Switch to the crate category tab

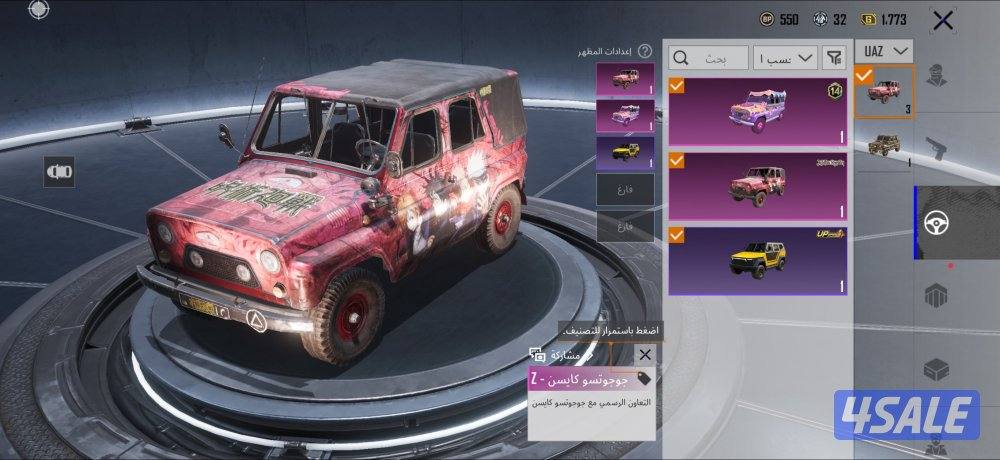pos(936,297)
